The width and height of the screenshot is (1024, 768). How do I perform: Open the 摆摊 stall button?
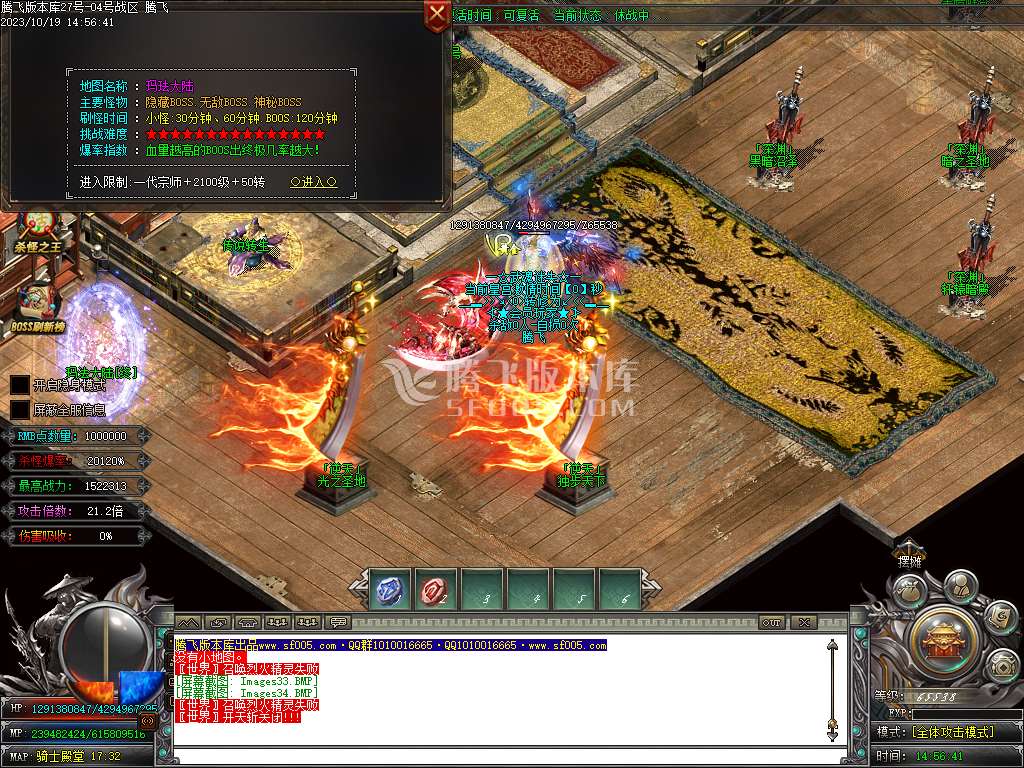click(909, 560)
